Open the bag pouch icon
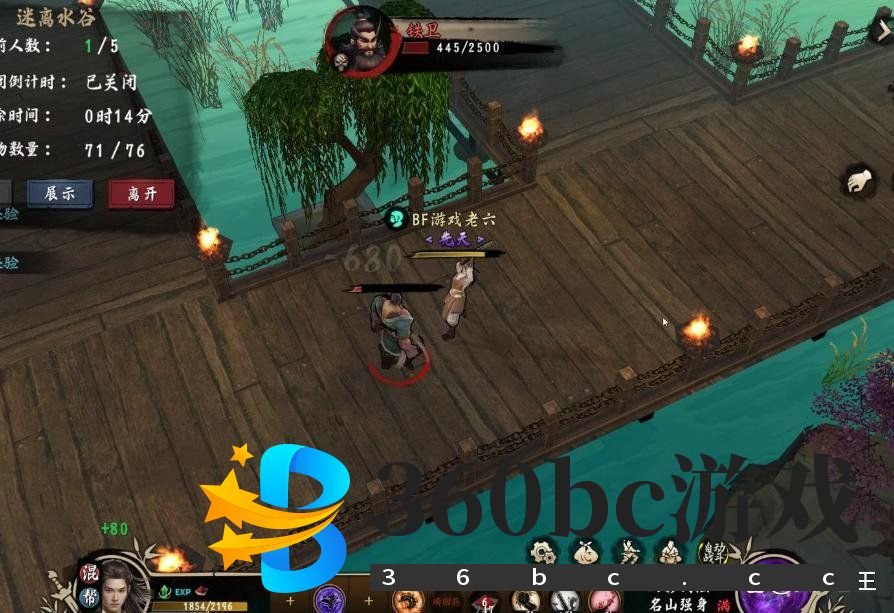894x613 pixels. pos(586,551)
